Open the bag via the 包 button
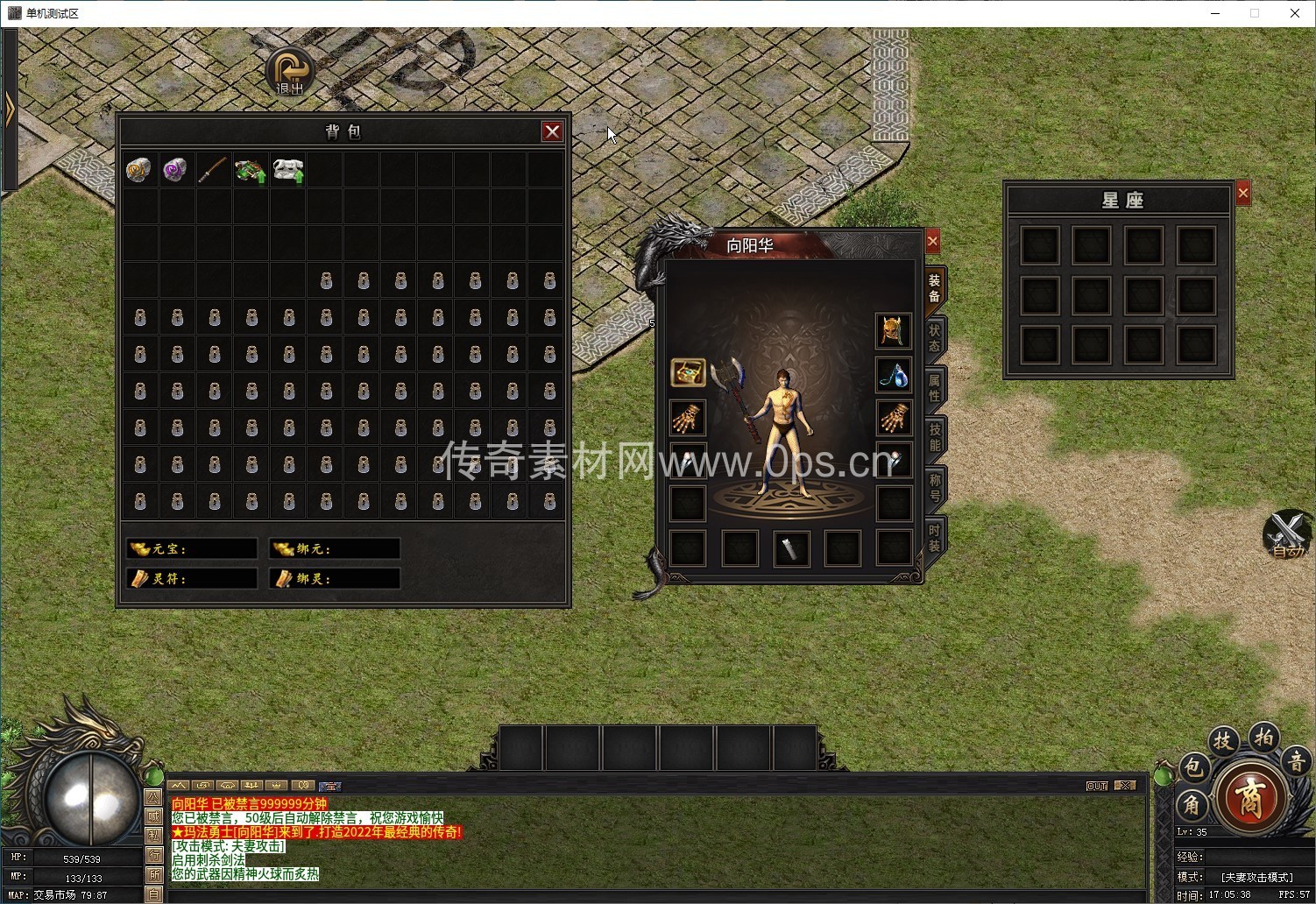The image size is (1316, 904). click(x=1193, y=768)
